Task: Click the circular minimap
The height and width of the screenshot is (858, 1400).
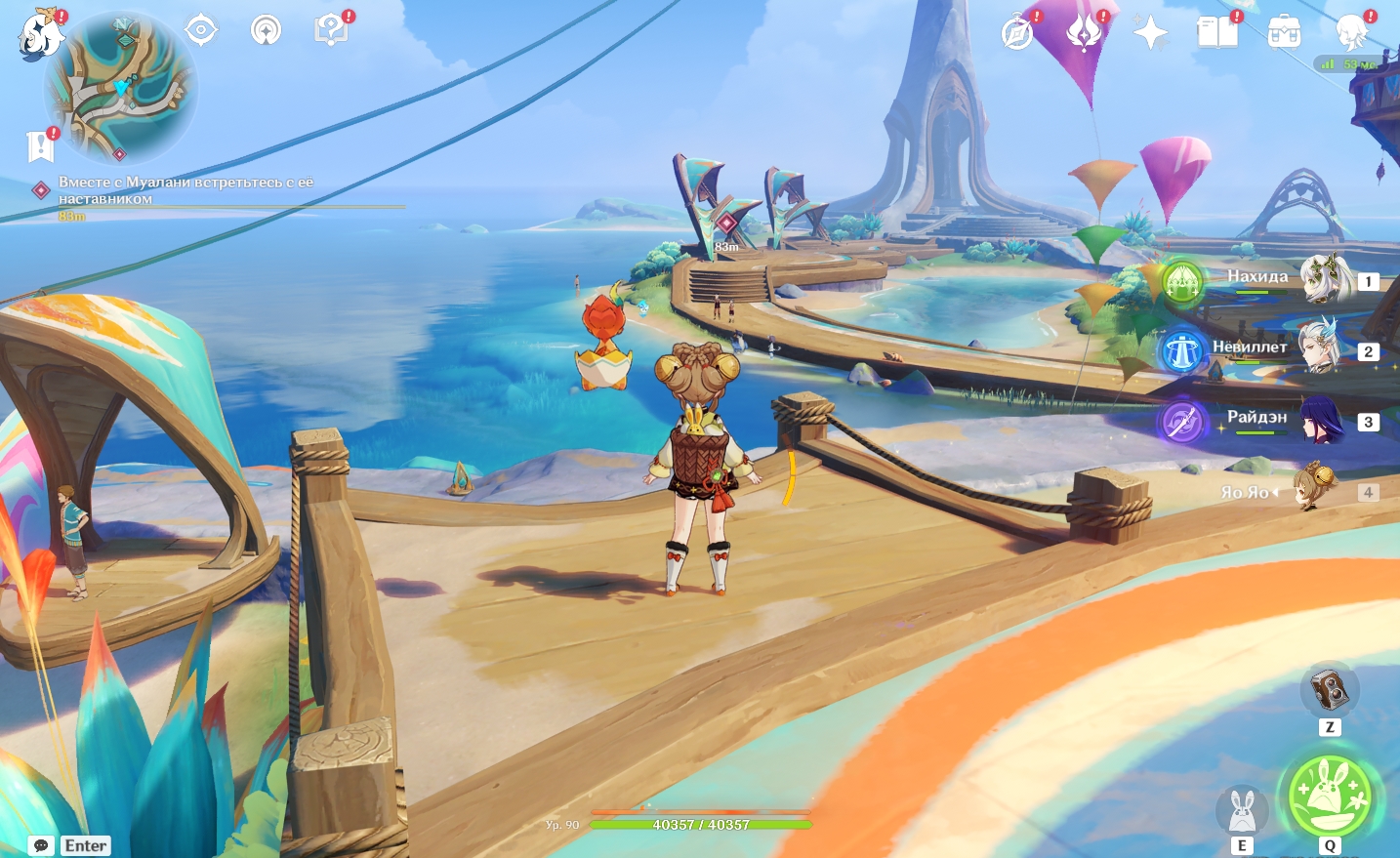Action: point(121,89)
